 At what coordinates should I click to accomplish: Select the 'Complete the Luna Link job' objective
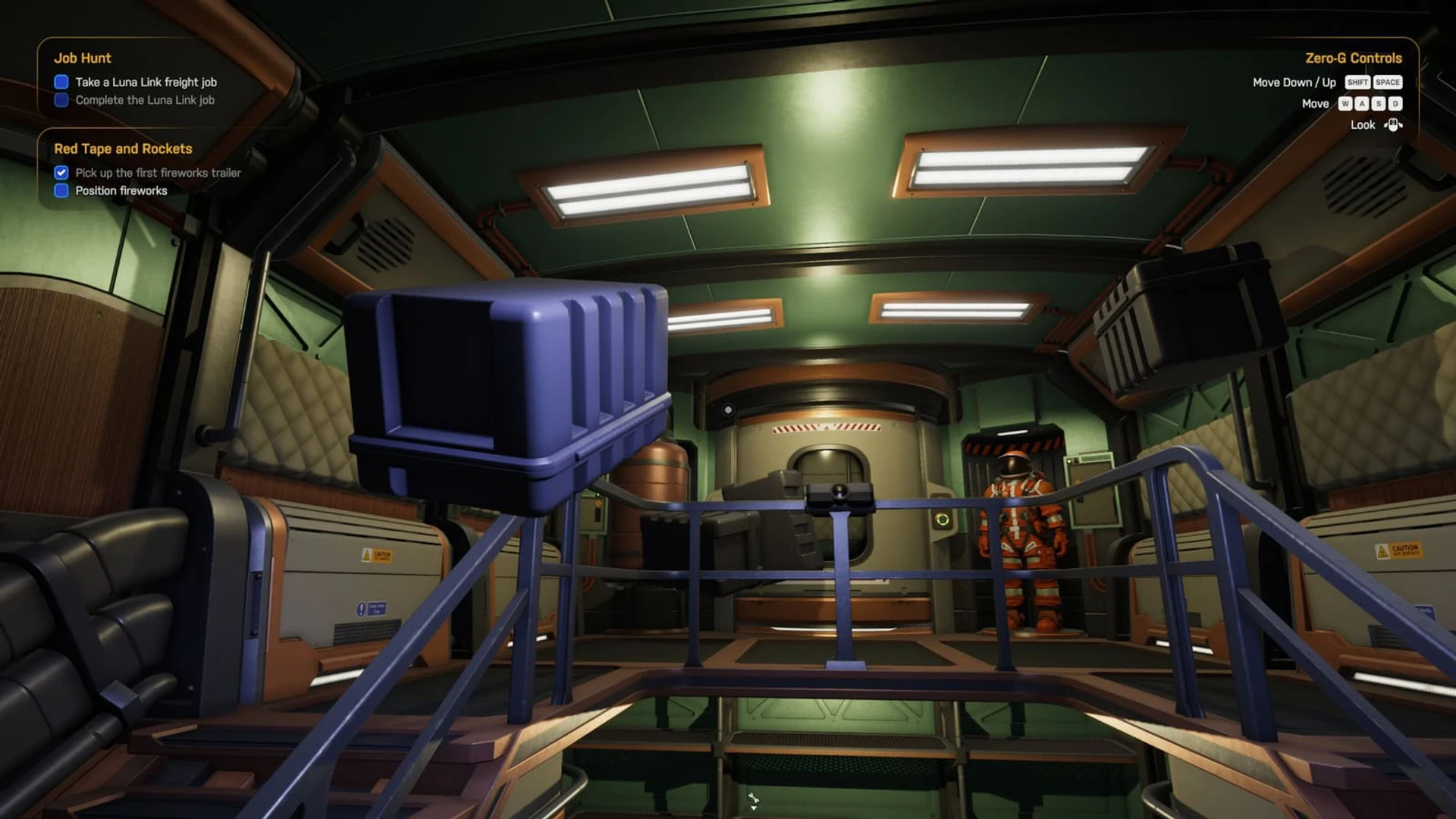[x=144, y=100]
